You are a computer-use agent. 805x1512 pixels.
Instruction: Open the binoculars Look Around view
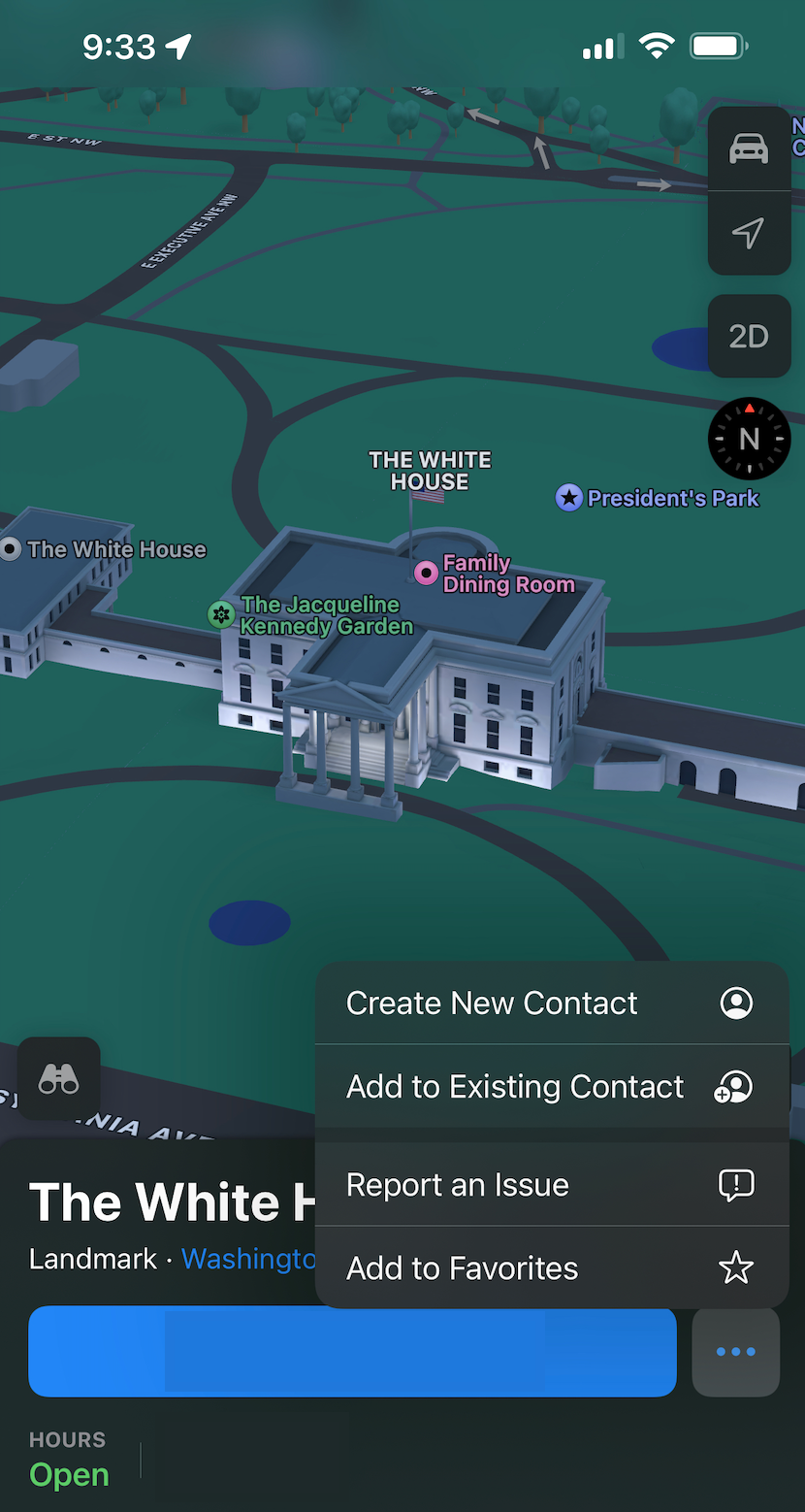[x=58, y=1079]
